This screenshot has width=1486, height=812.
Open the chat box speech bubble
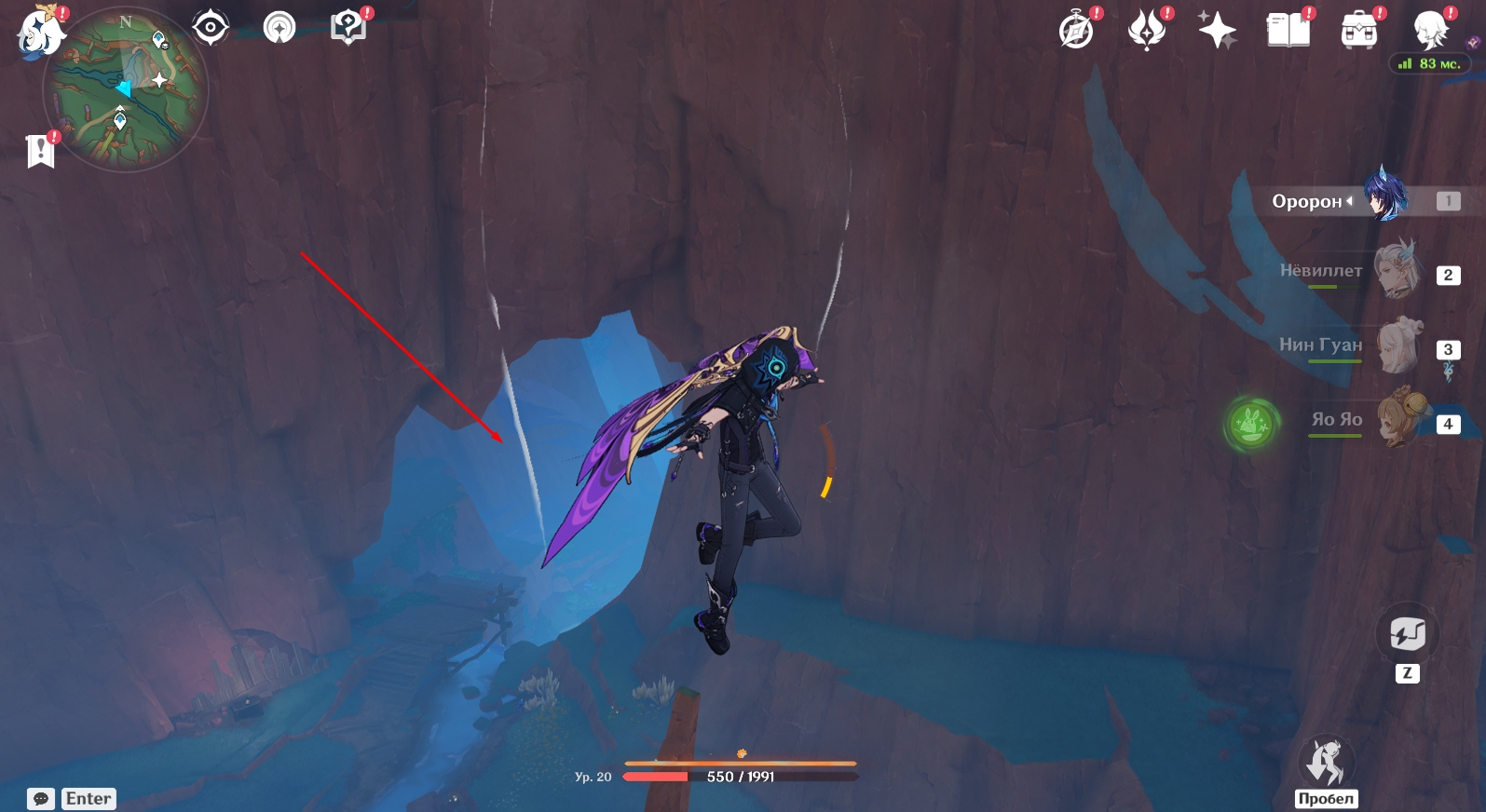point(41,799)
